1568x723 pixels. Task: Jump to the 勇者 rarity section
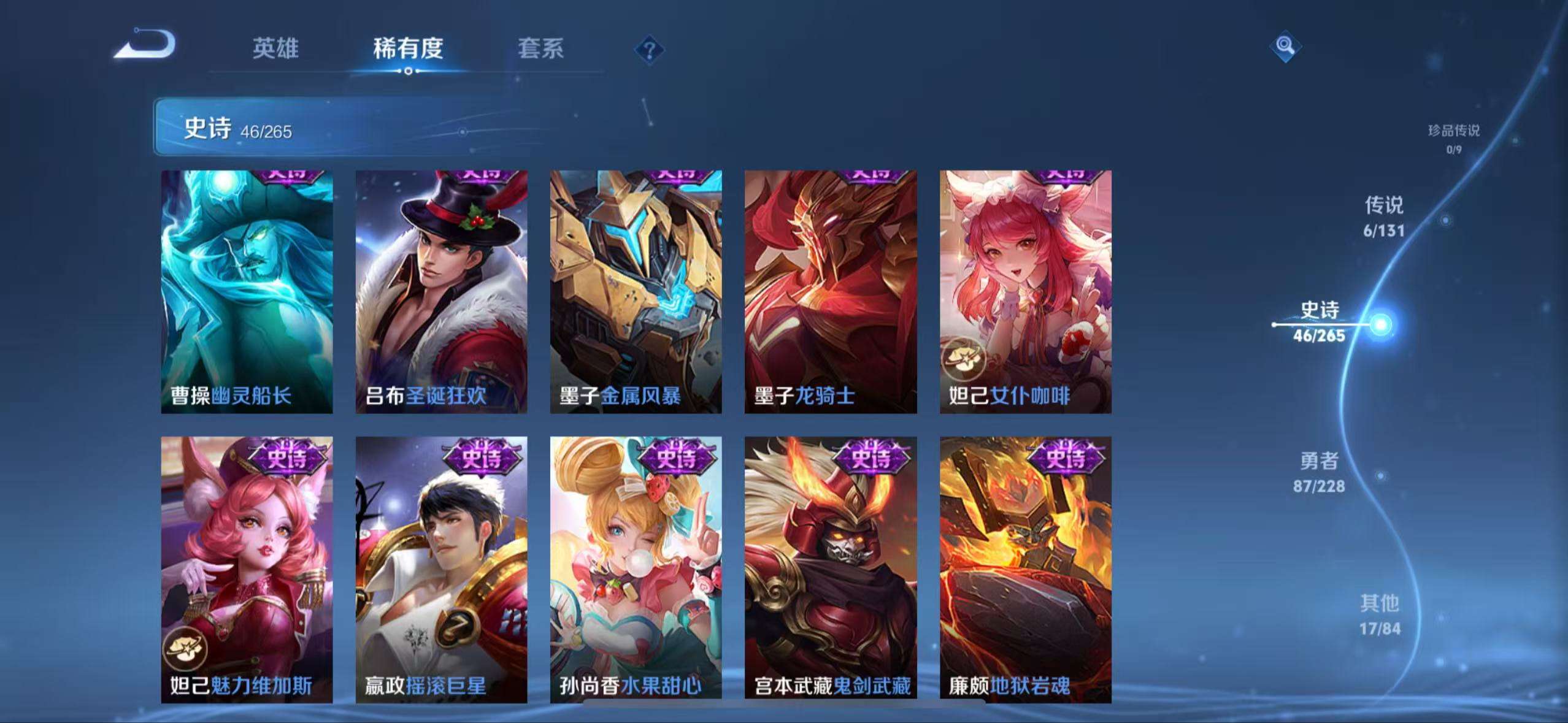pyautogui.click(x=1319, y=472)
